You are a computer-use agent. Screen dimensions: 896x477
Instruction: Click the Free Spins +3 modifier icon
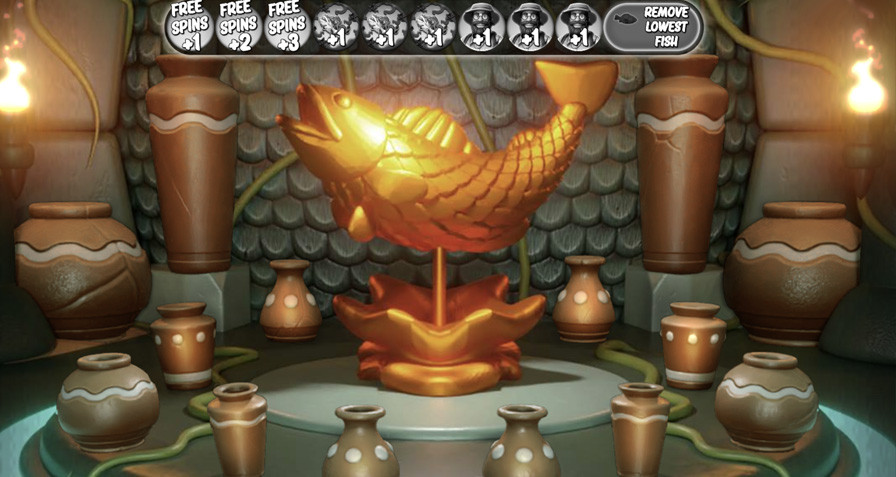pos(287,27)
